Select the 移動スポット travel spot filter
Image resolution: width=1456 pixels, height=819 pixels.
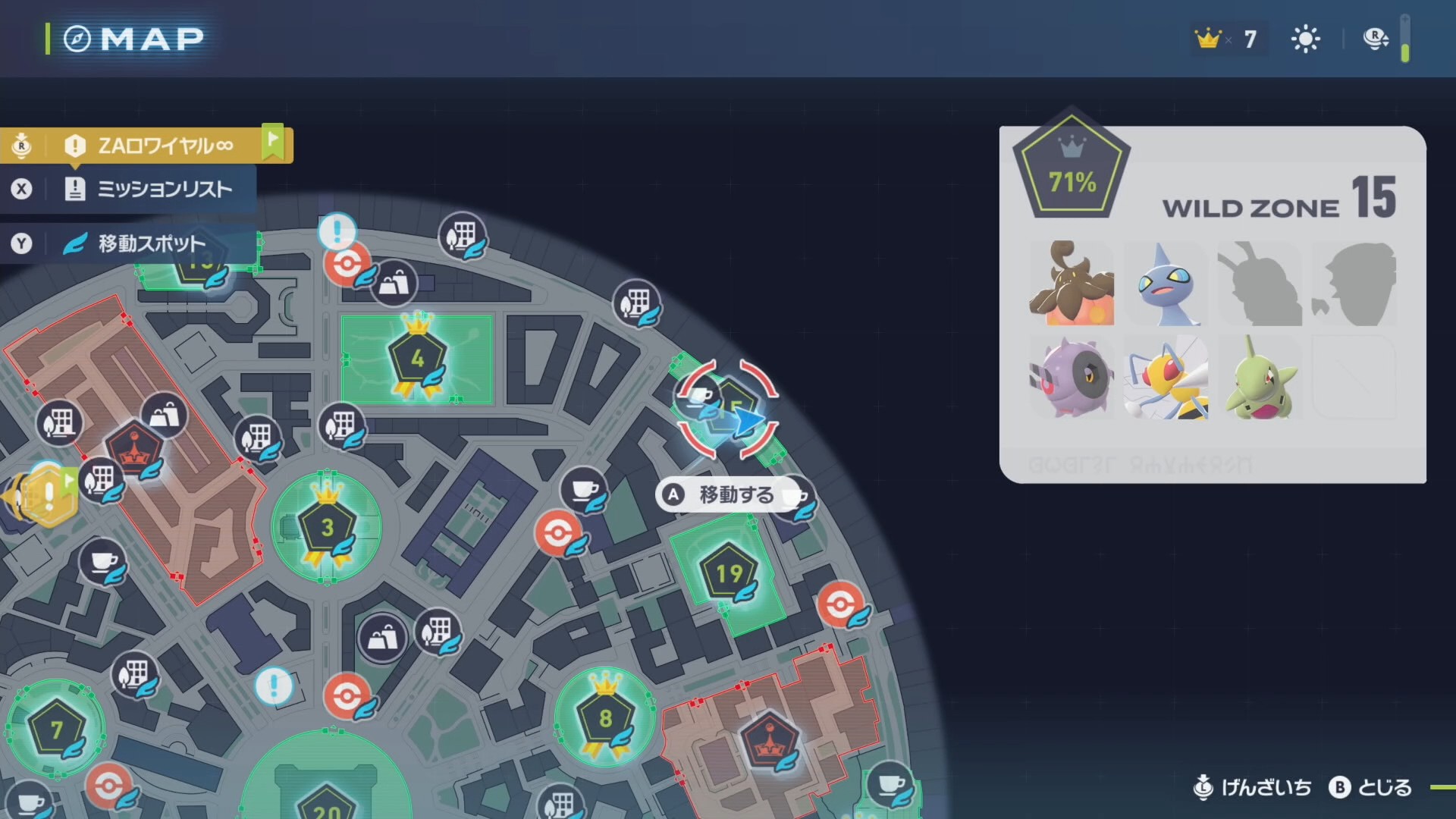(x=151, y=243)
